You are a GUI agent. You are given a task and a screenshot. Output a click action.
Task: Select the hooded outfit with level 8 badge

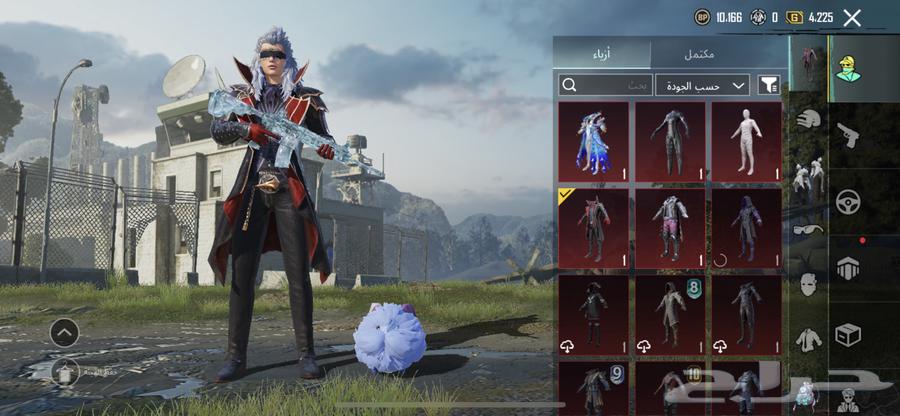(x=670, y=314)
